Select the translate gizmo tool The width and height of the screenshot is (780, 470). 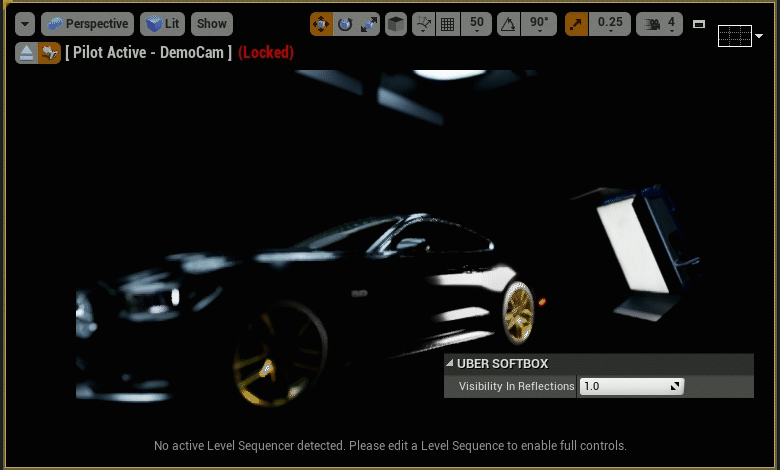click(x=322, y=24)
